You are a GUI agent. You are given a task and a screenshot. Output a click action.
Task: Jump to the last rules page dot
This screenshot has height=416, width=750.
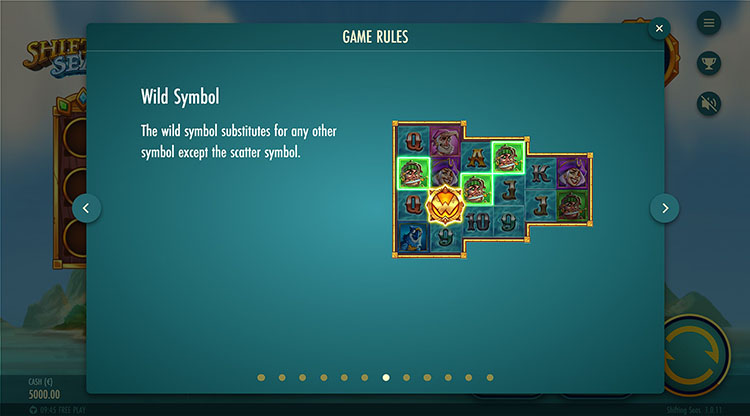click(x=490, y=378)
